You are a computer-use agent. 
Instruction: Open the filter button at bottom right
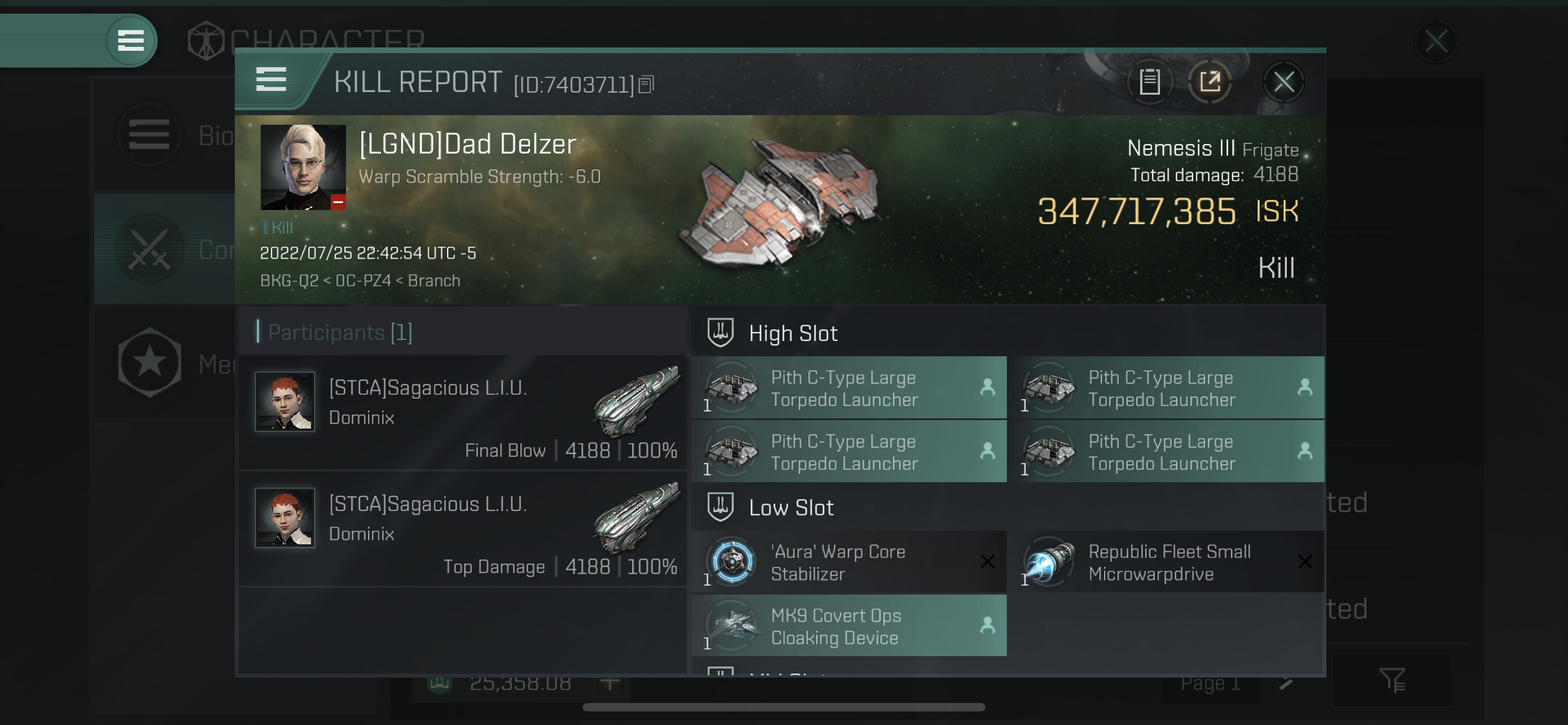coord(1391,680)
